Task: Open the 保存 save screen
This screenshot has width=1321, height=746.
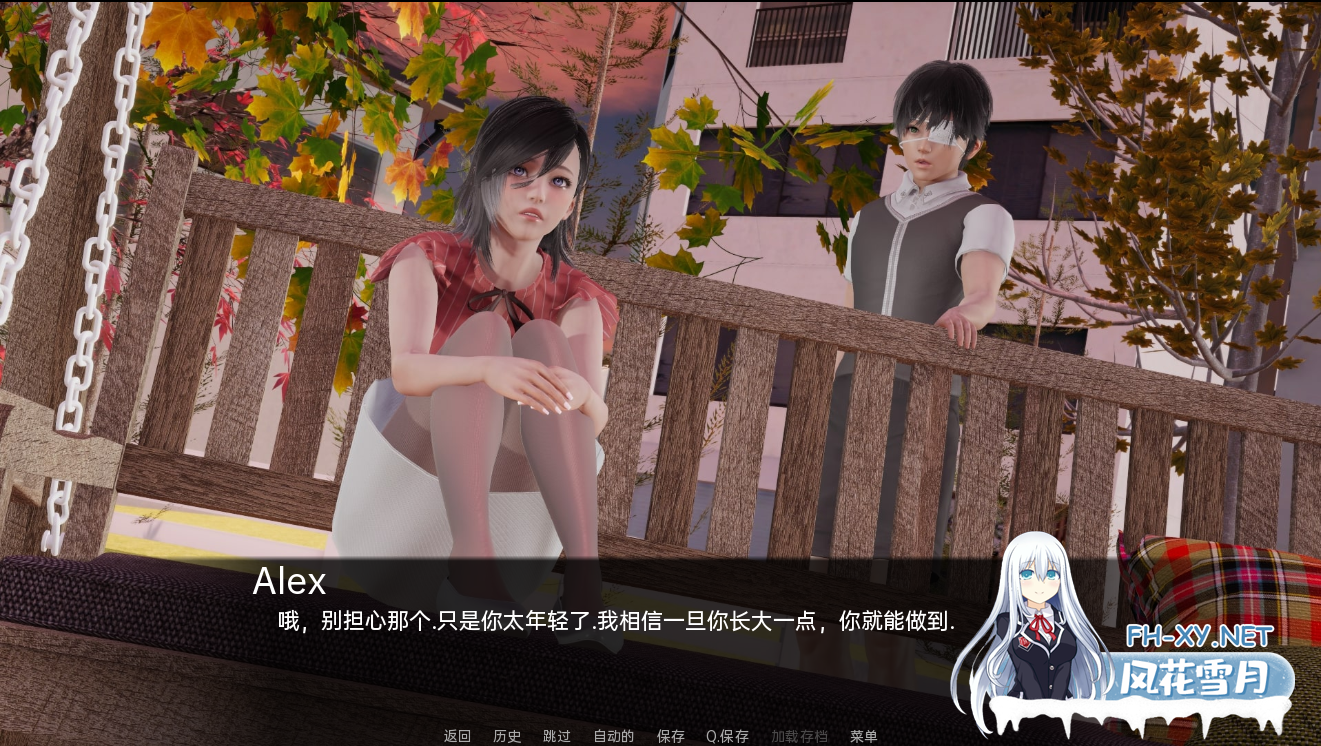Action: [x=670, y=736]
